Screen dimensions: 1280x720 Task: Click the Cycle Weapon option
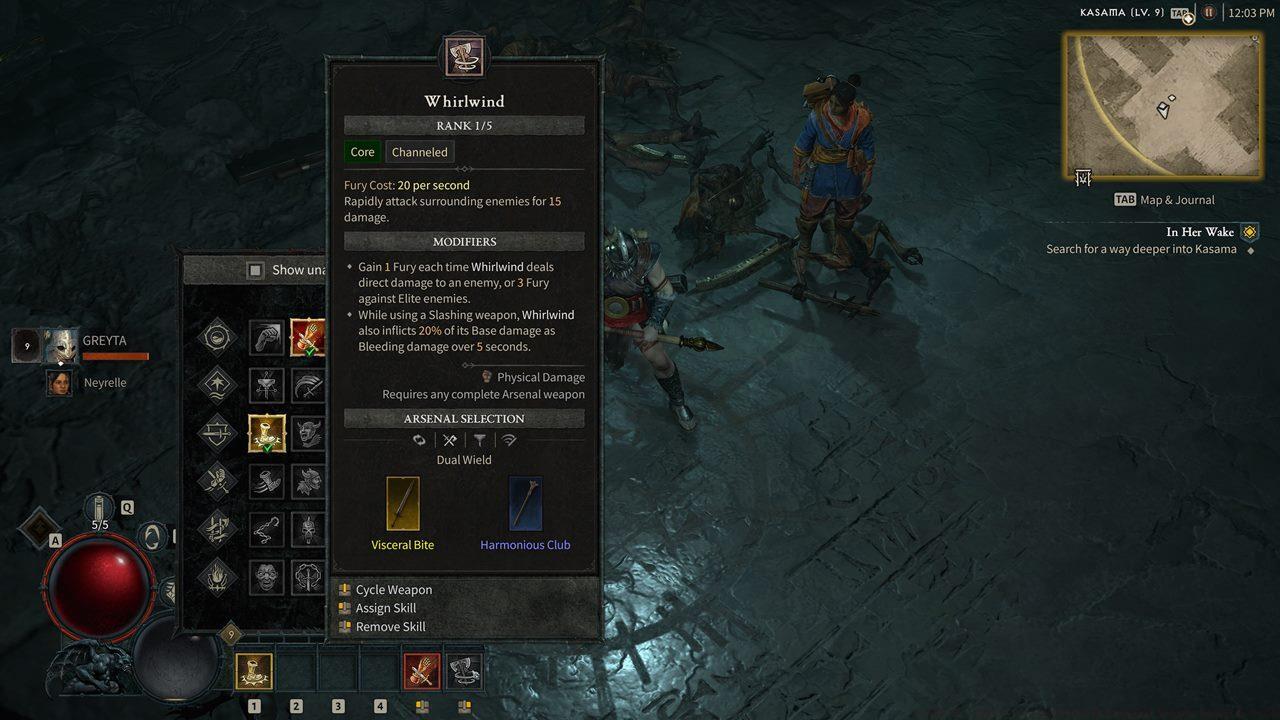(393, 589)
